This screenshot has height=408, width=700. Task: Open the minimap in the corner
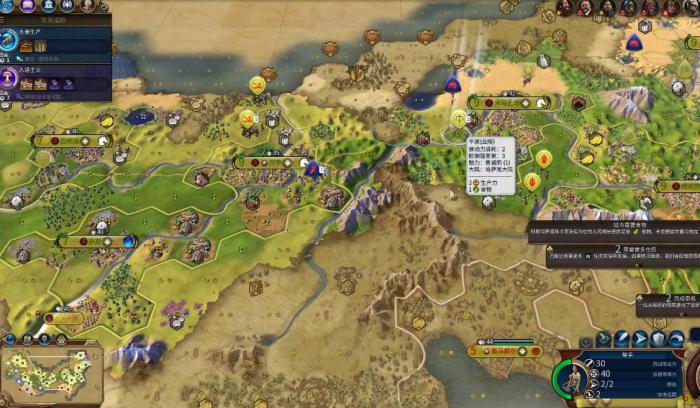(50, 374)
